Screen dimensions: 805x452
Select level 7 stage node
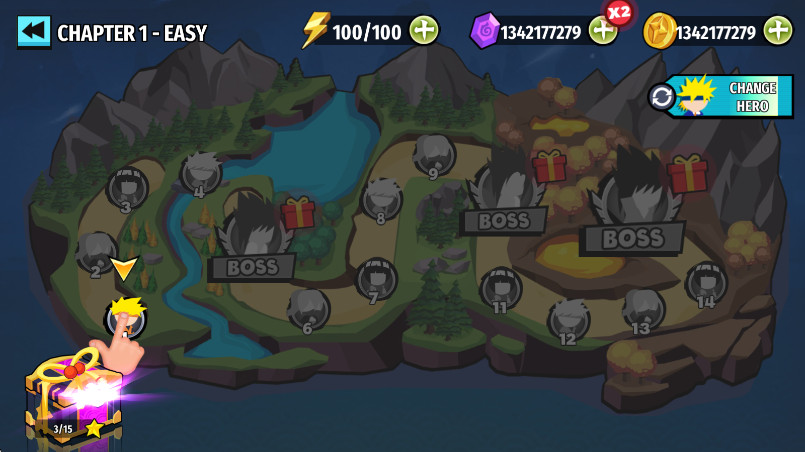coord(376,279)
